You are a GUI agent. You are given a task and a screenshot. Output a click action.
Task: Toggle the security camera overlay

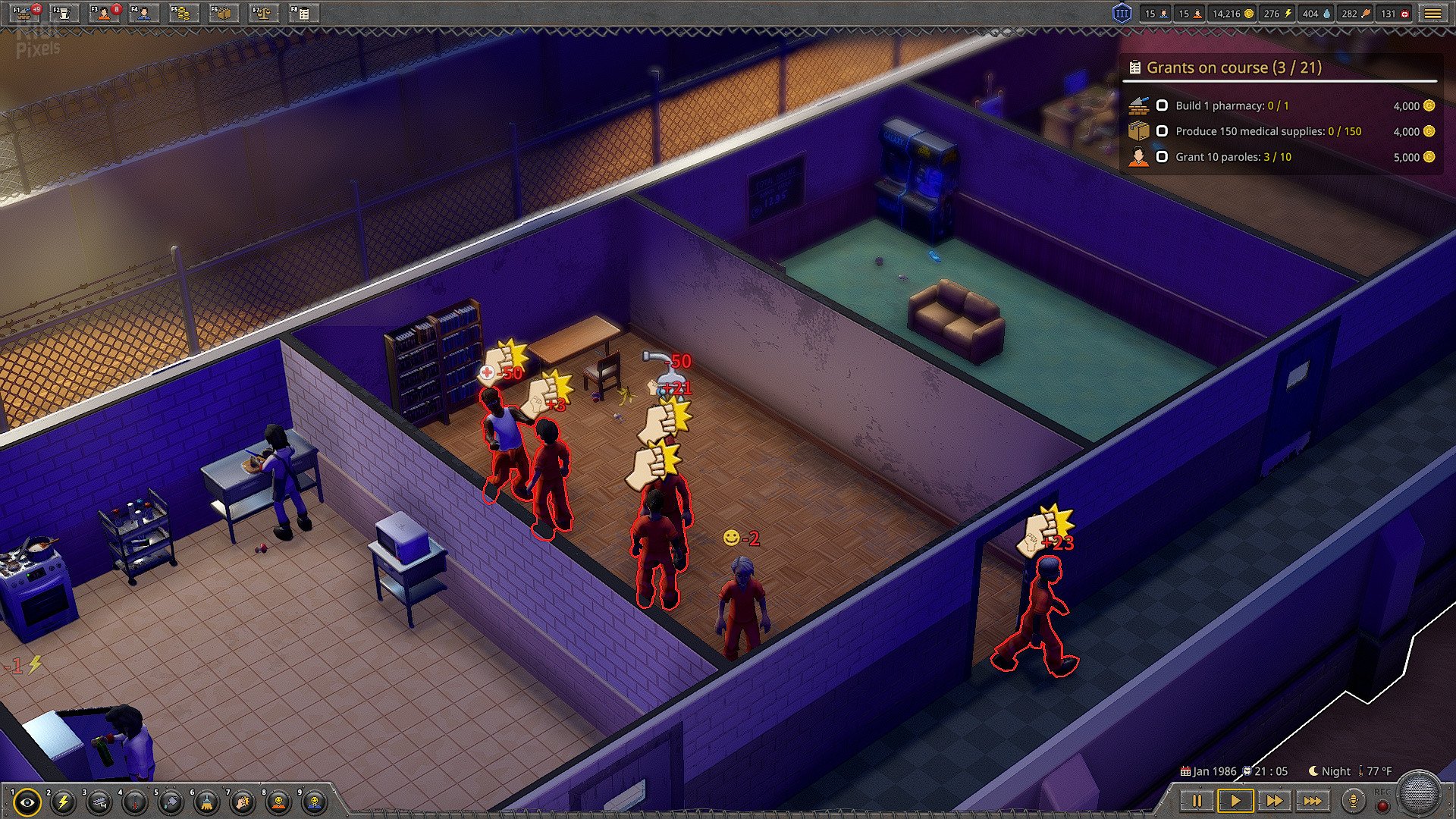(99, 802)
